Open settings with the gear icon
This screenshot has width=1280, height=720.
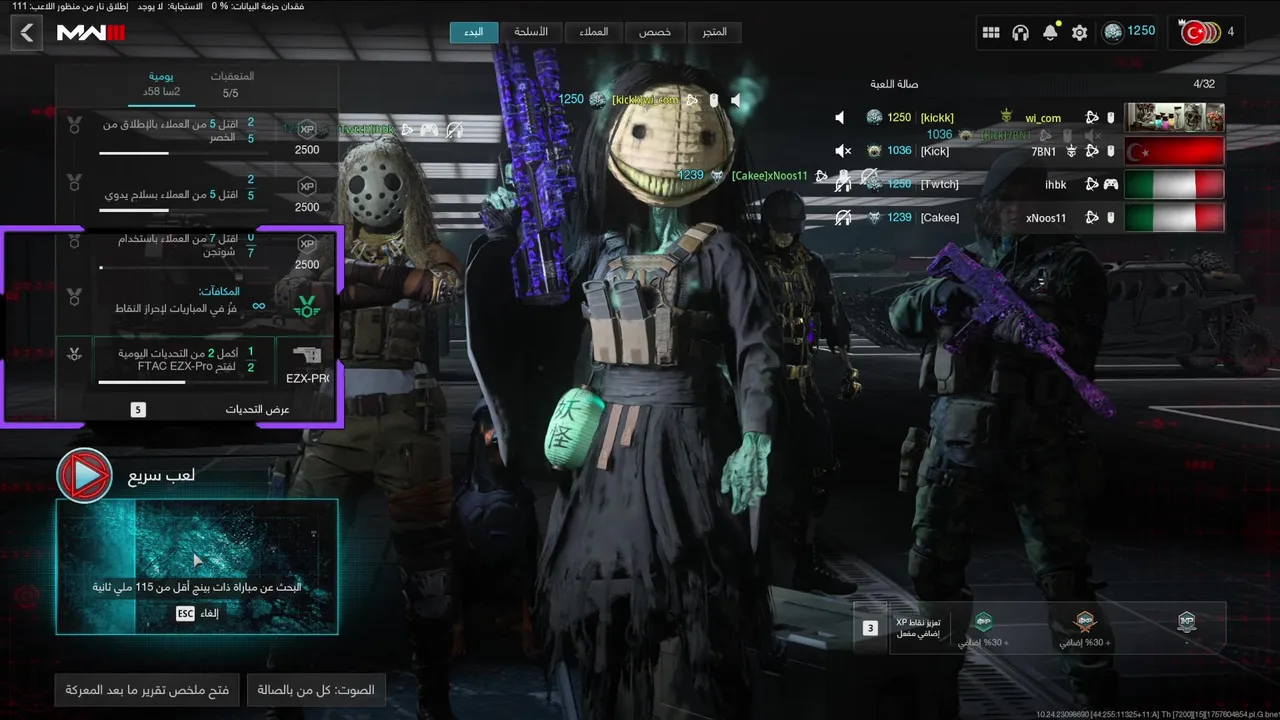pyautogui.click(x=1079, y=33)
